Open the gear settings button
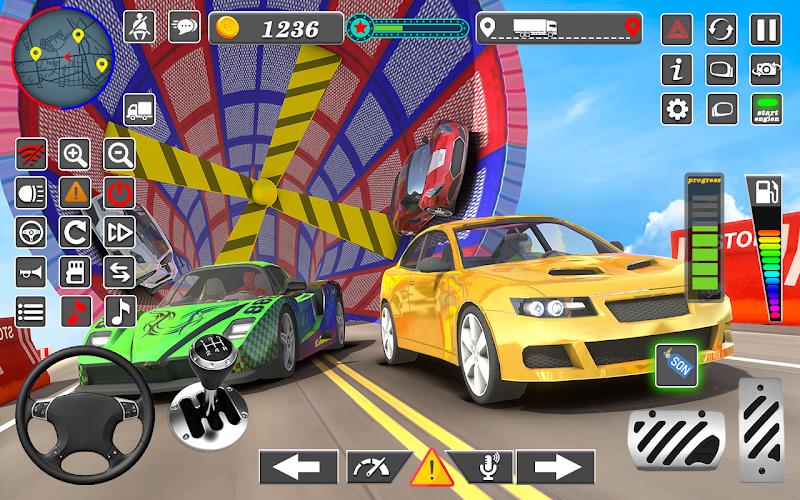The width and height of the screenshot is (800, 500). click(678, 109)
